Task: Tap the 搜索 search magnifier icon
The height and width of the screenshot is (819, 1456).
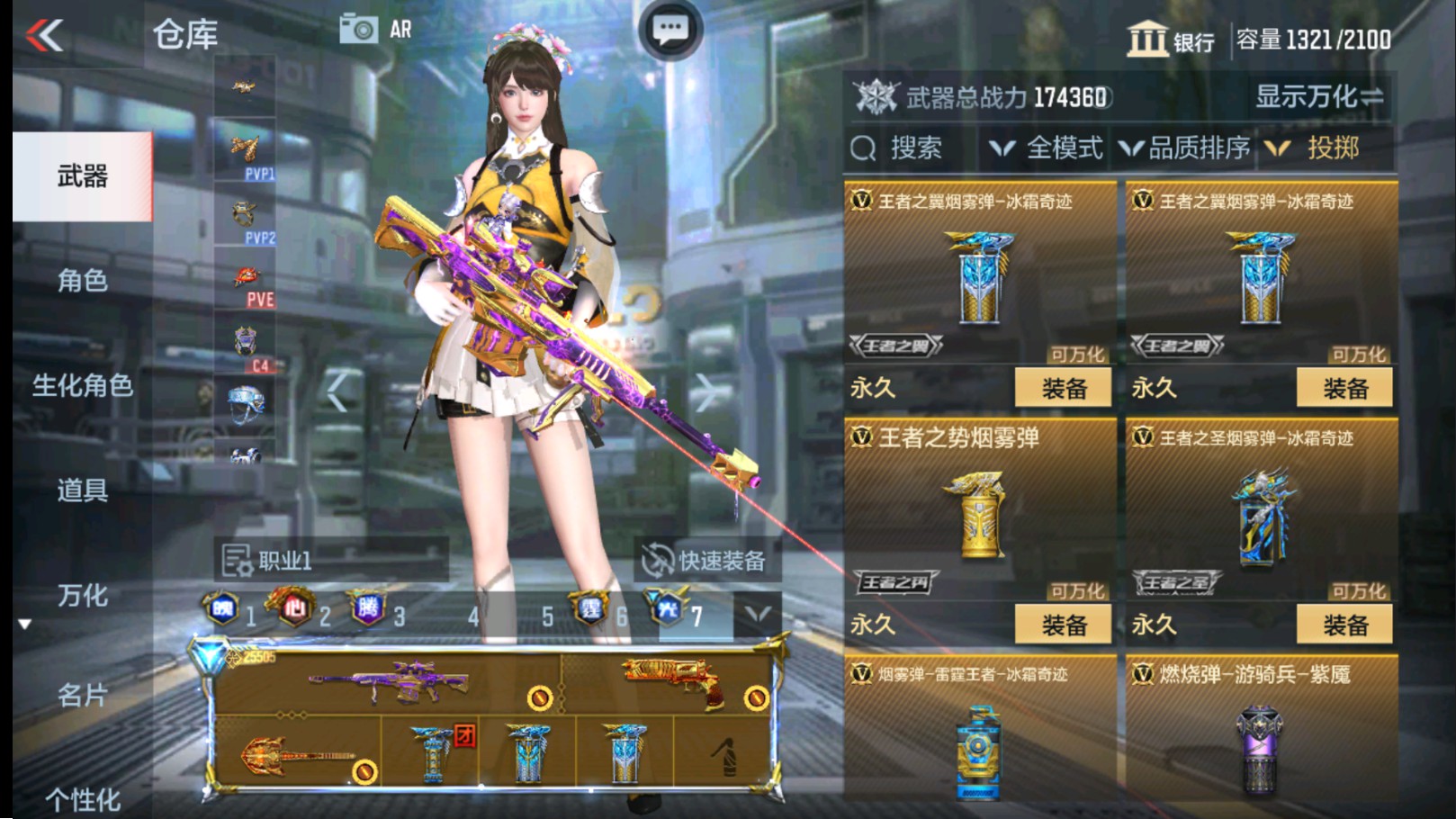Action: 866,148
